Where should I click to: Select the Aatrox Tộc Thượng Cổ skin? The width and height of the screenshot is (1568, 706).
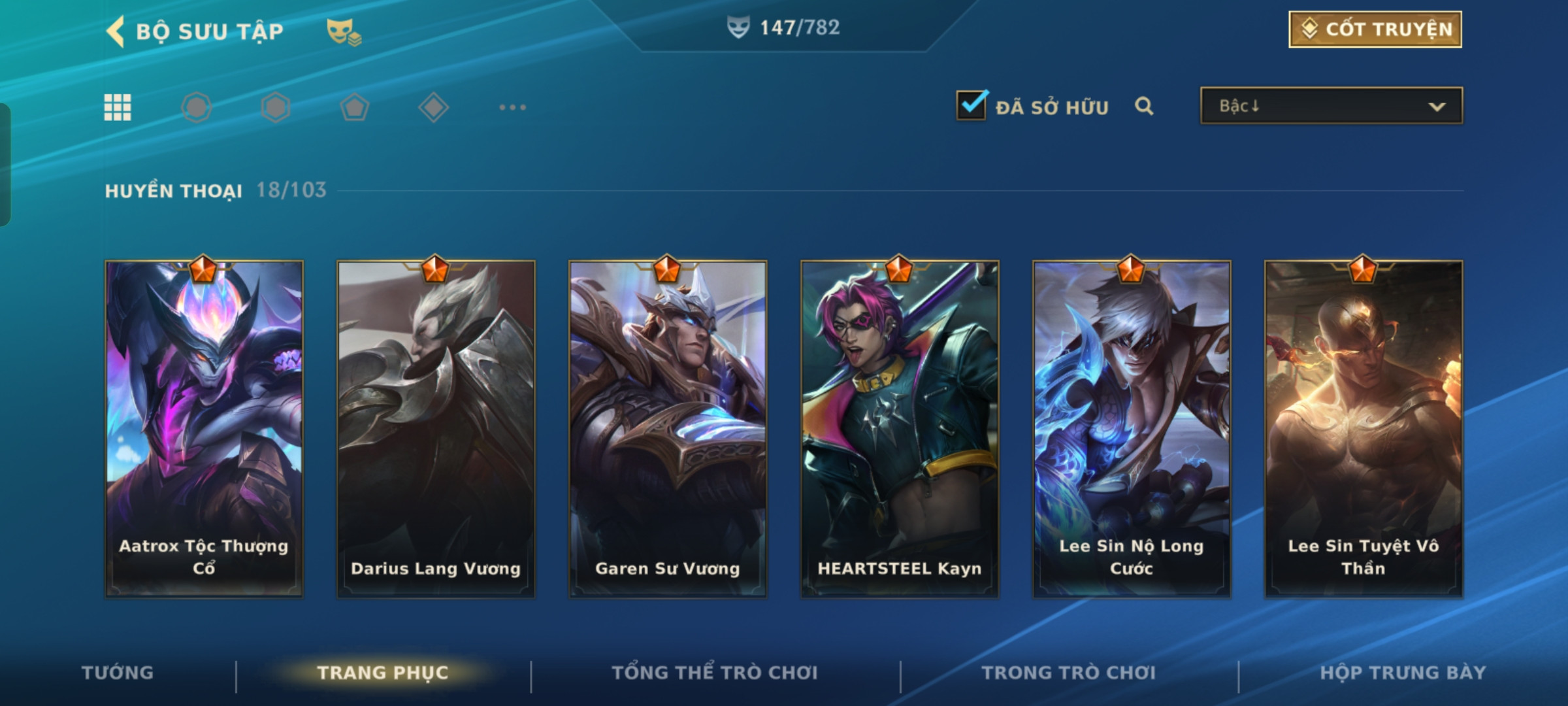[204, 428]
